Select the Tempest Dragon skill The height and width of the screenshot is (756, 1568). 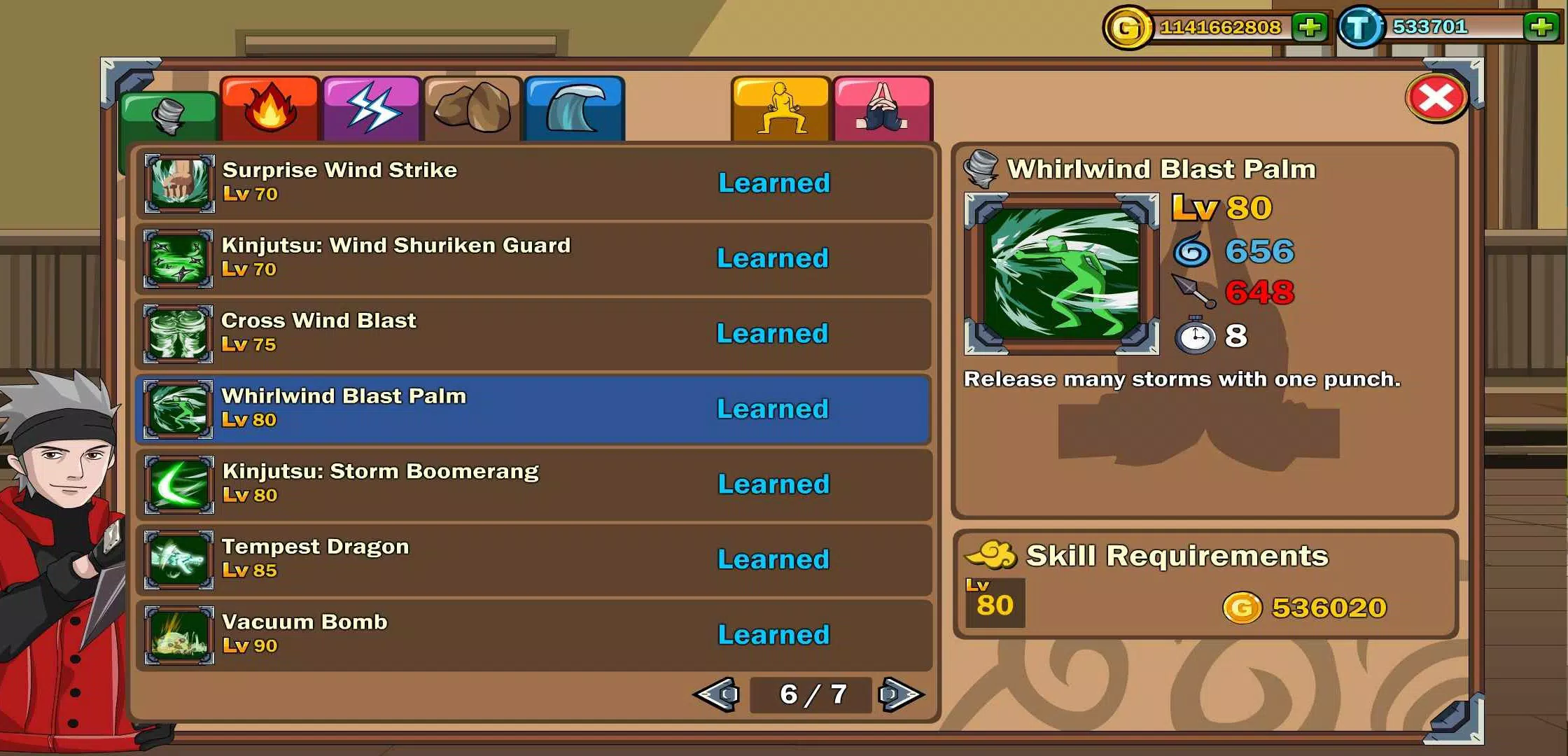533,559
